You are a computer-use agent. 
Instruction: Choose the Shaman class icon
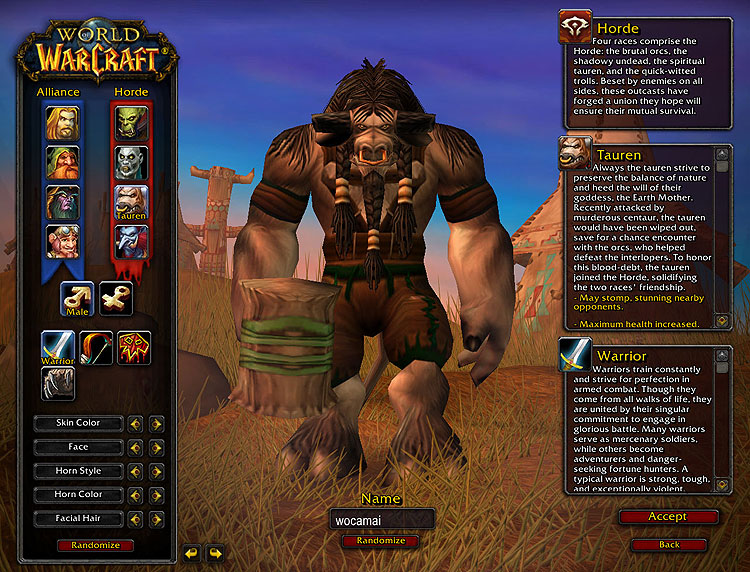pyautogui.click(x=134, y=347)
